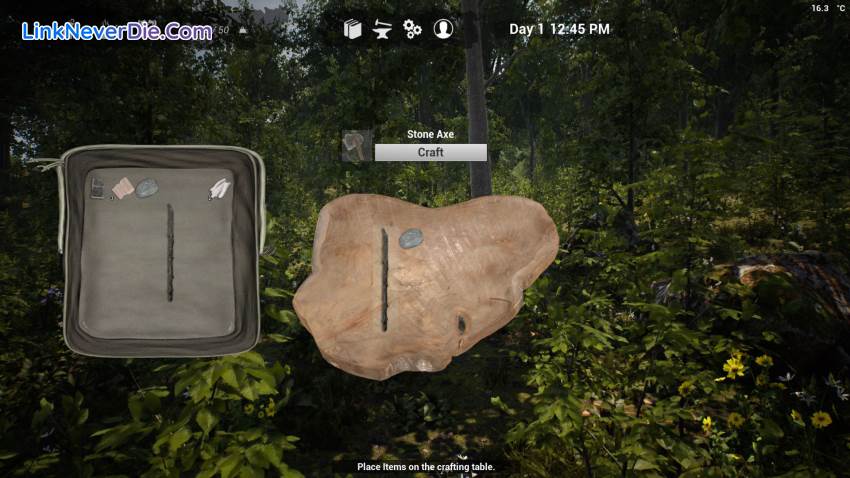Pick the grey stone in the backpack
Screen dimensions: 850x478
(147, 187)
